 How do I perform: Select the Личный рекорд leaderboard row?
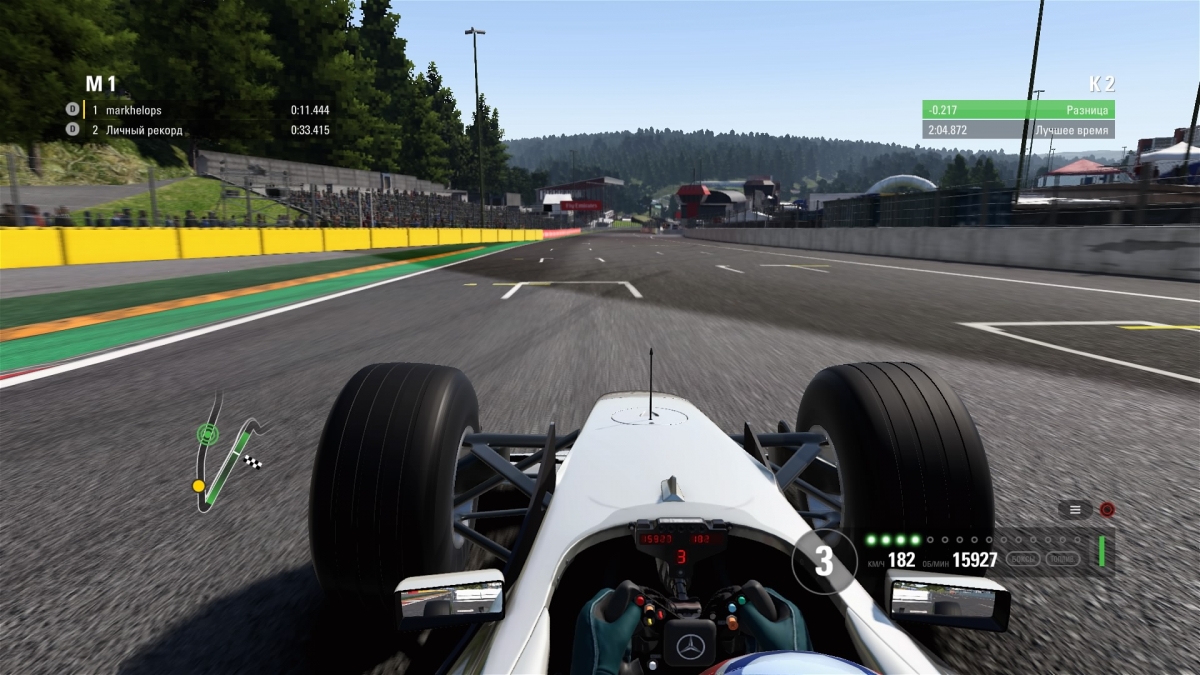198,130
